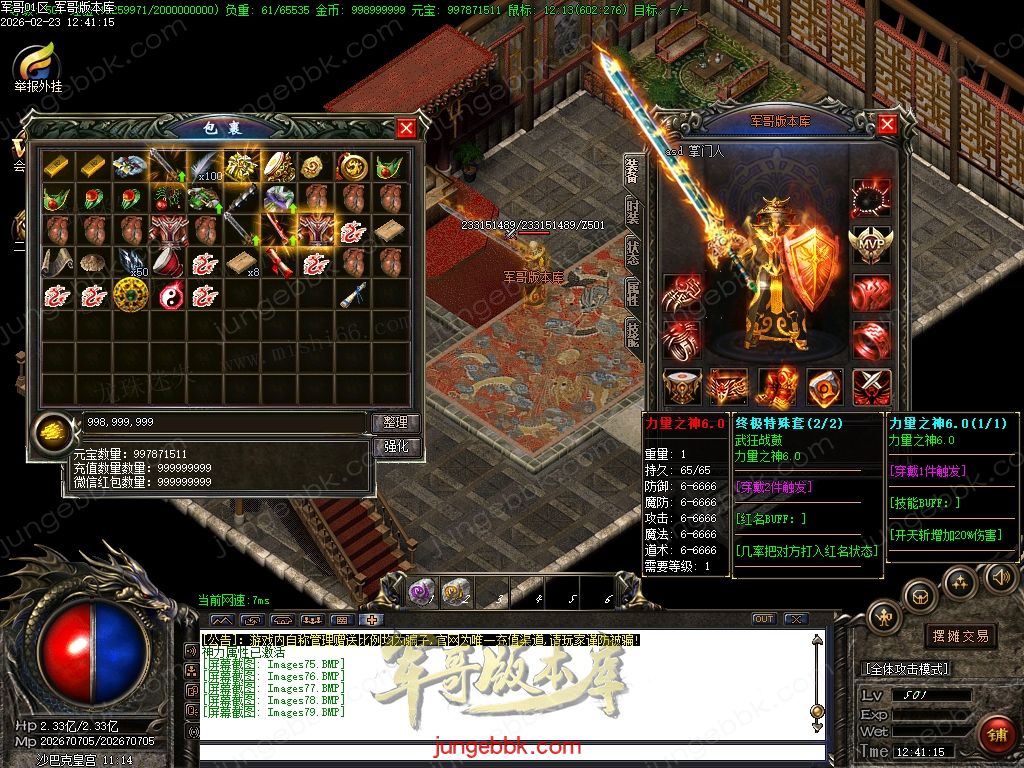Click the gold coin pile icon

(x=51, y=433)
